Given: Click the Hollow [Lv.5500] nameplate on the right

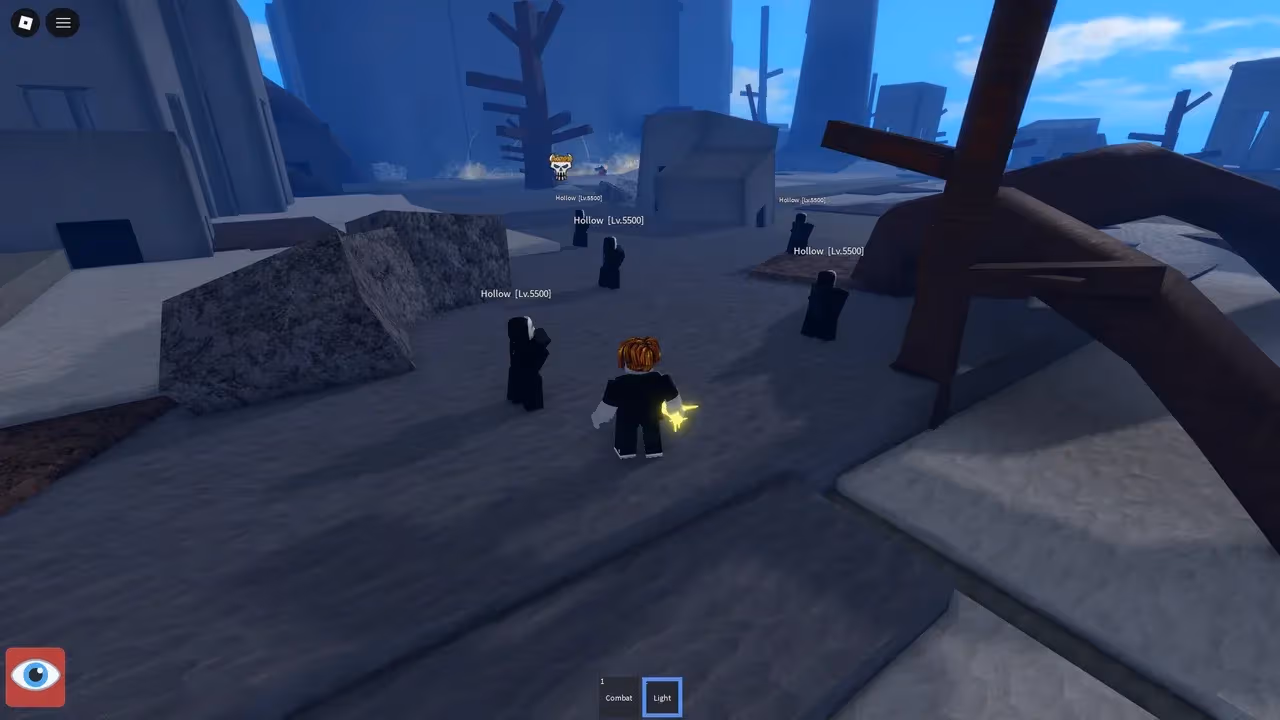Looking at the screenshot, I should tap(828, 250).
